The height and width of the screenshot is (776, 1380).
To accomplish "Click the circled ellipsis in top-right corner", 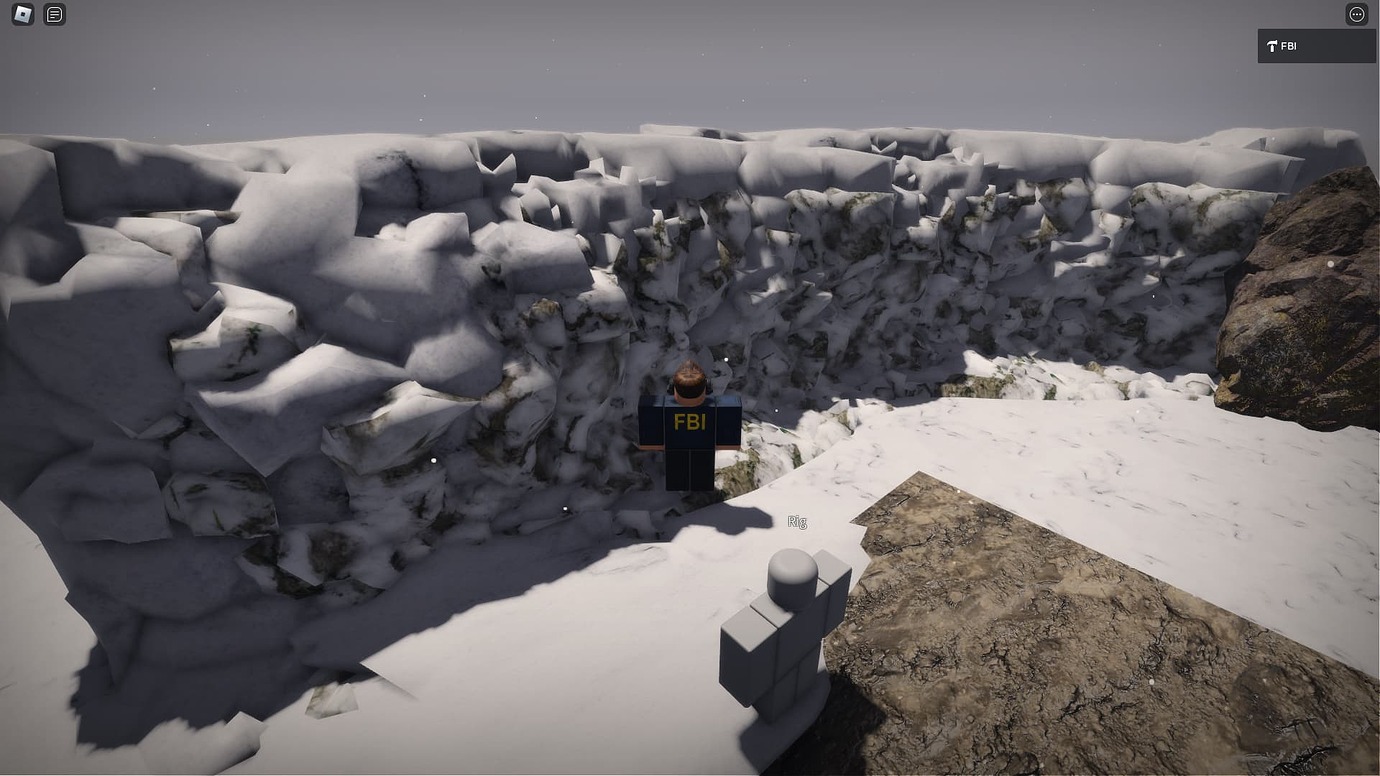I will pos(1356,14).
